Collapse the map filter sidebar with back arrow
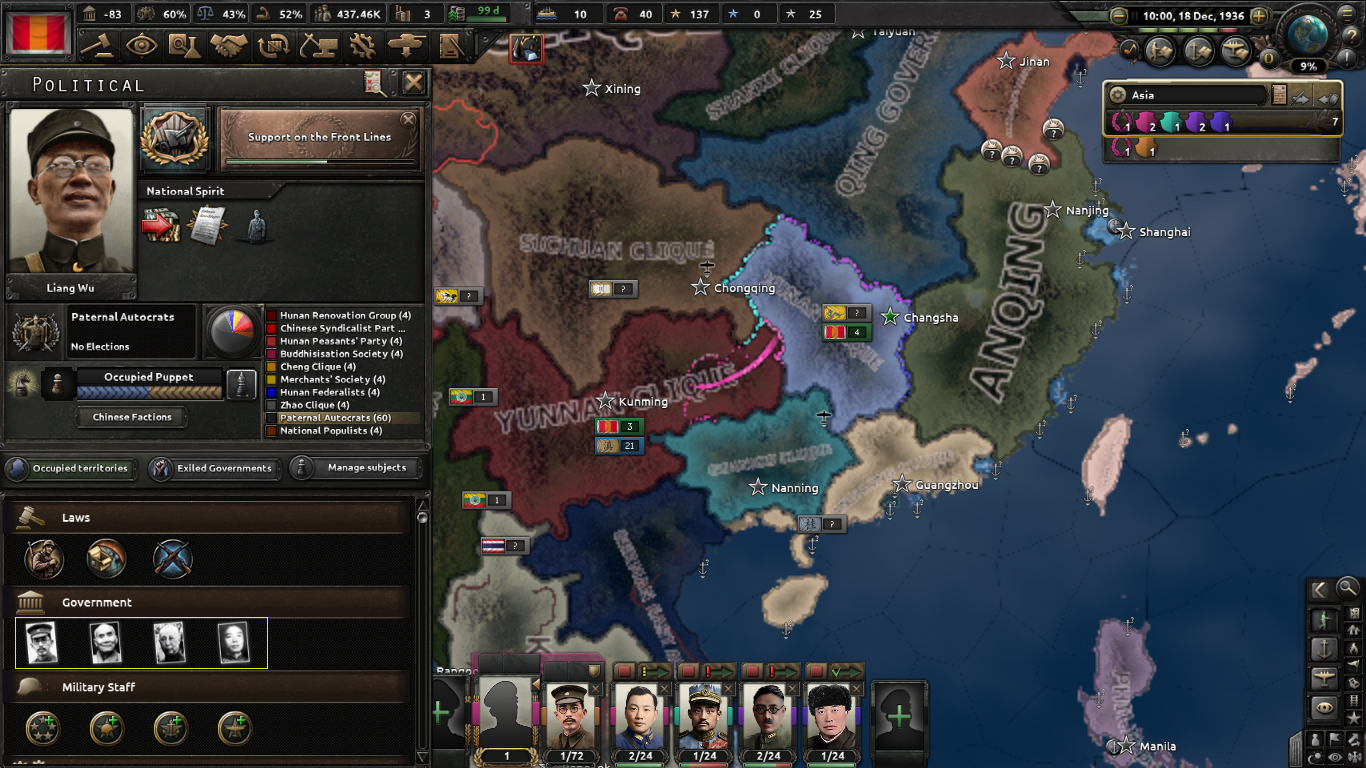This screenshot has width=1366, height=768. click(1318, 589)
